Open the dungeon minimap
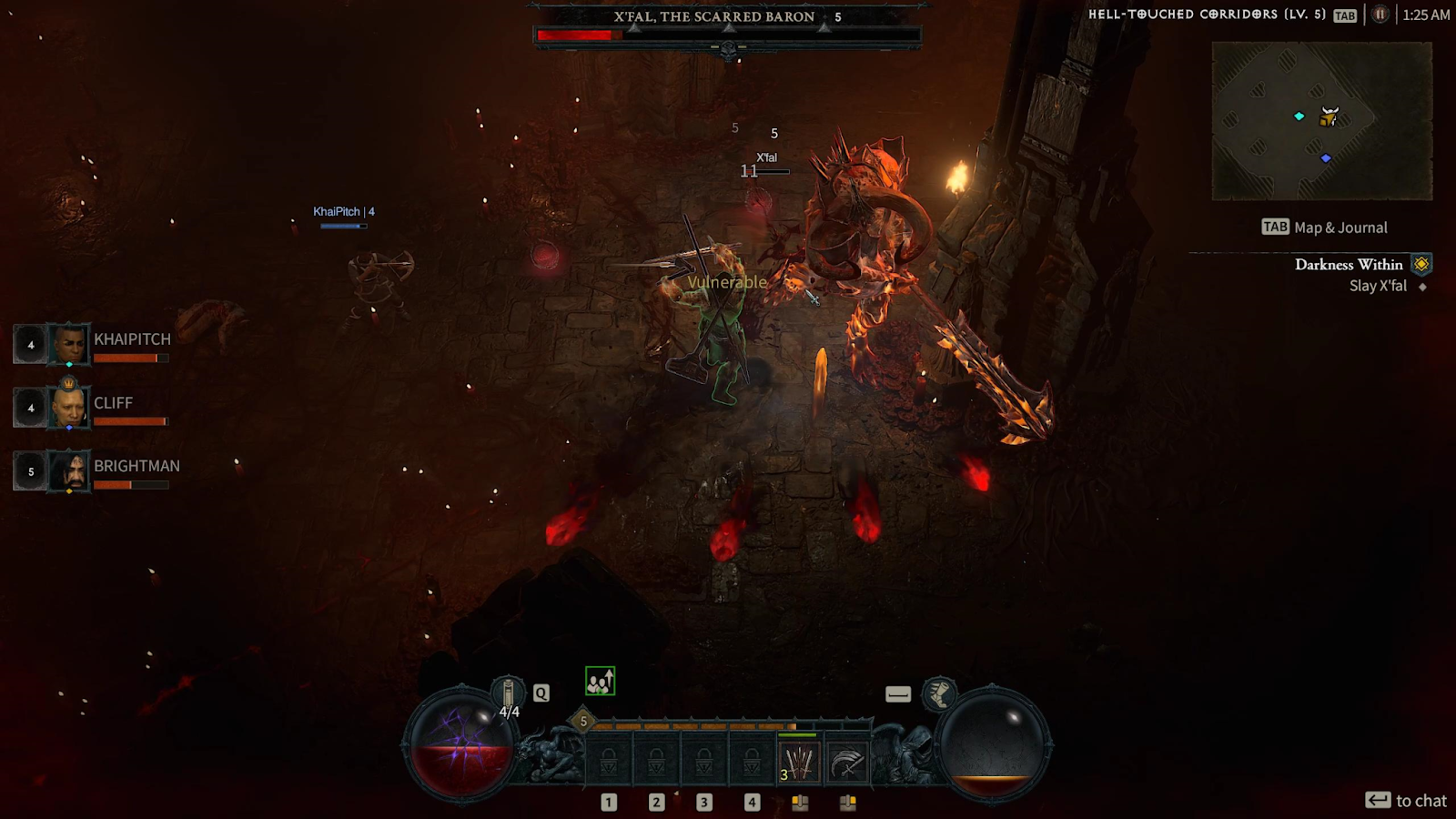The image size is (1456, 819). click(x=1321, y=120)
